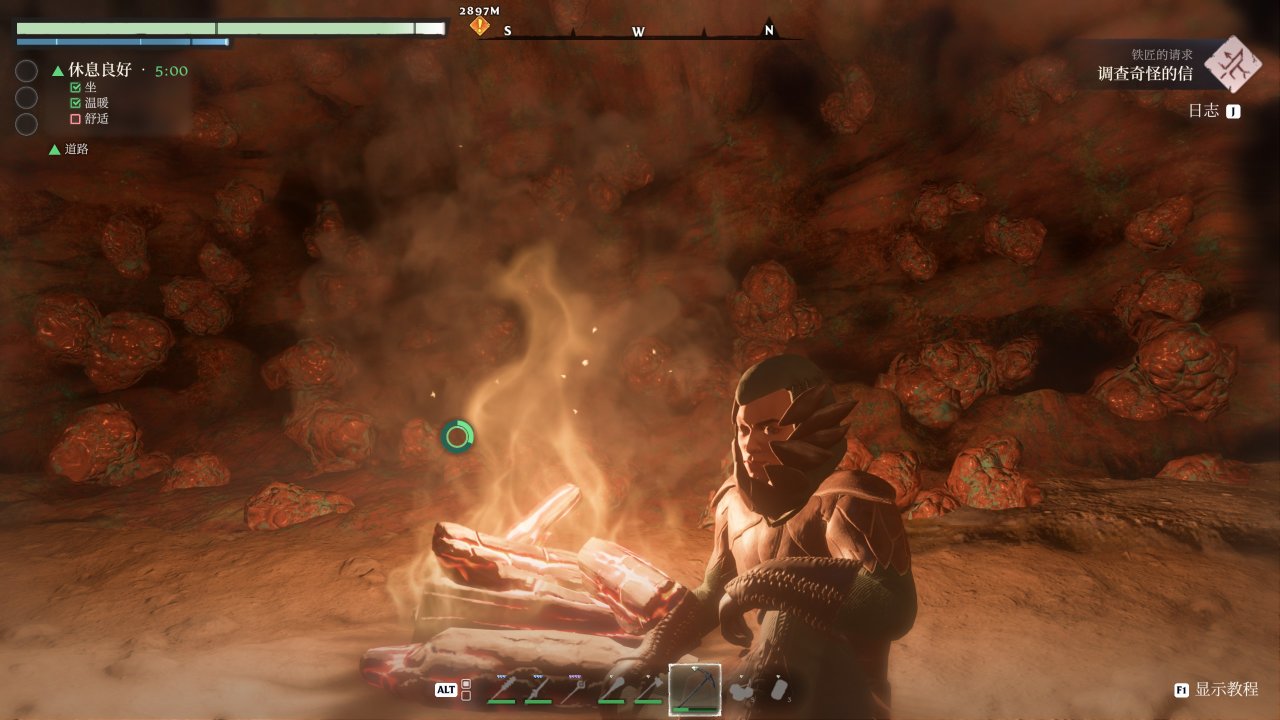Click the orange quest marker on the compass
Image resolution: width=1280 pixels, height=720 pixels.
pos(481,25)
